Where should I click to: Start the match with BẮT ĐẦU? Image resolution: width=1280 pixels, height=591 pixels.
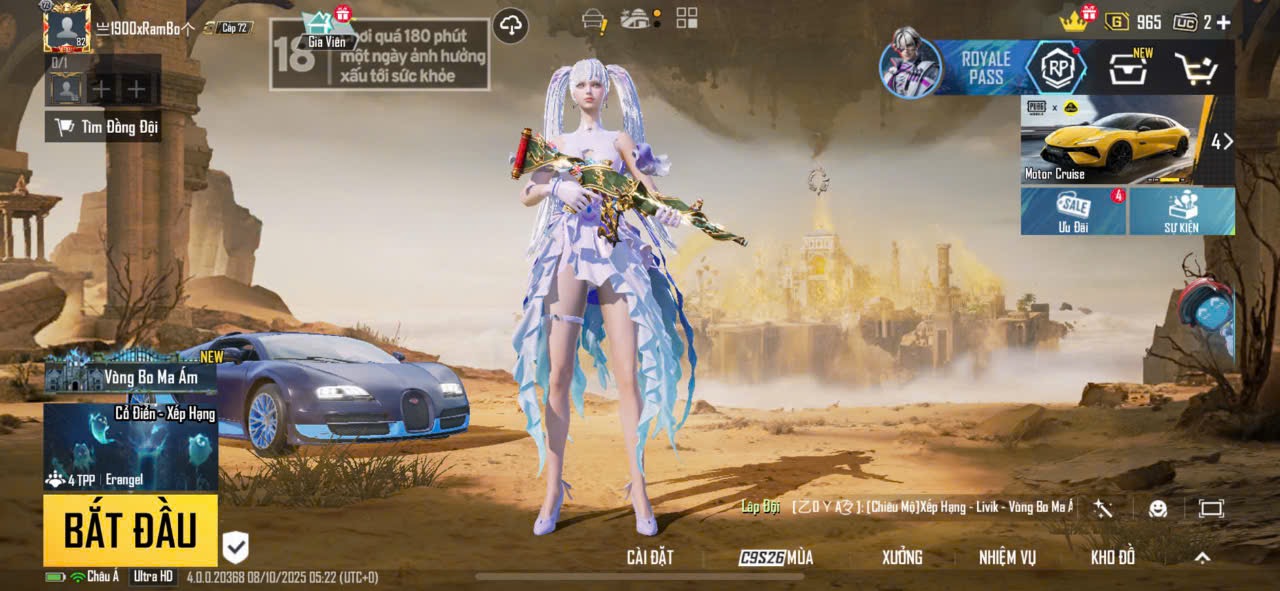(130, 531)
